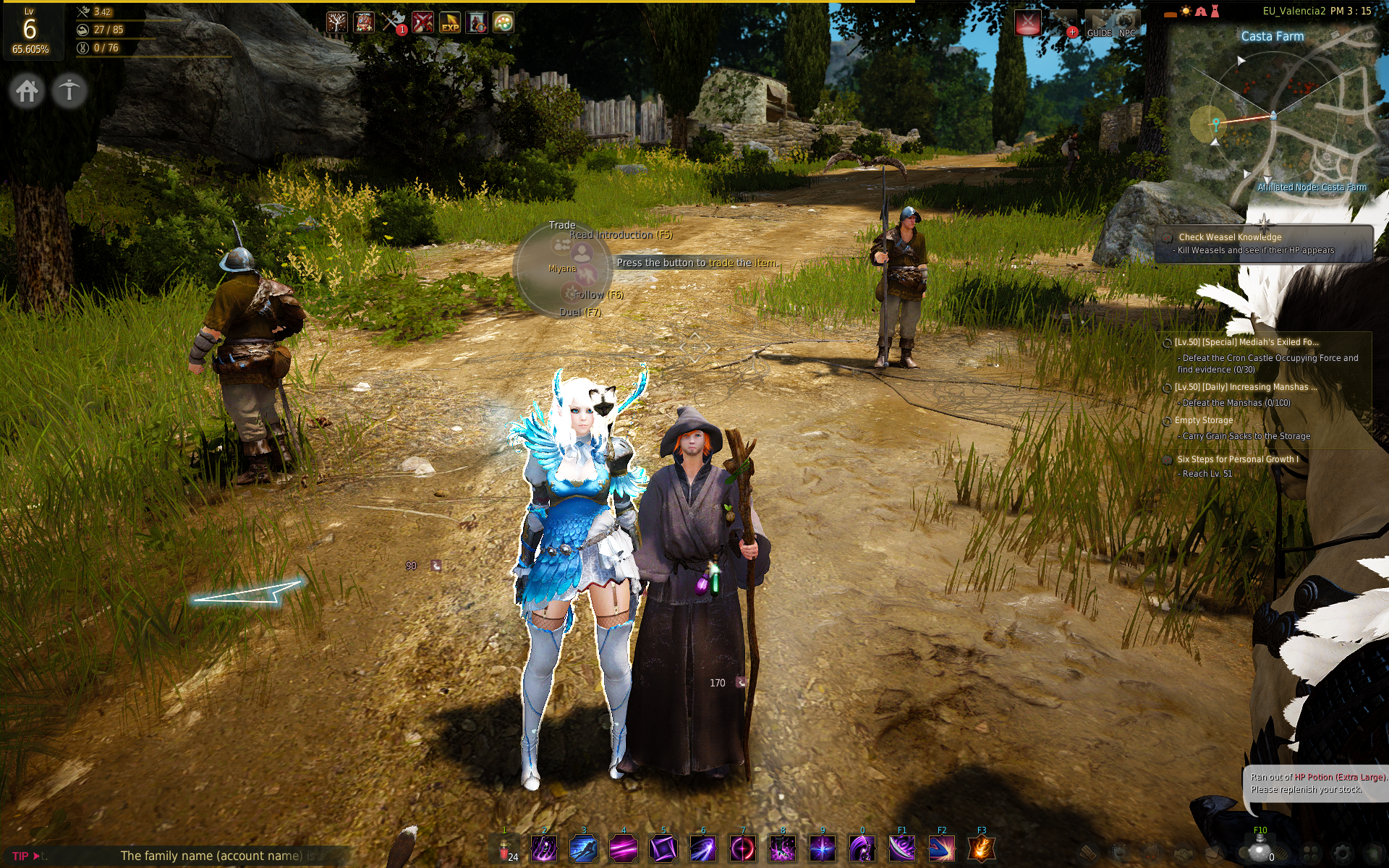Select the Empty Storage quest entry
Viewport: 1389px width, 868px height.
1203,420
